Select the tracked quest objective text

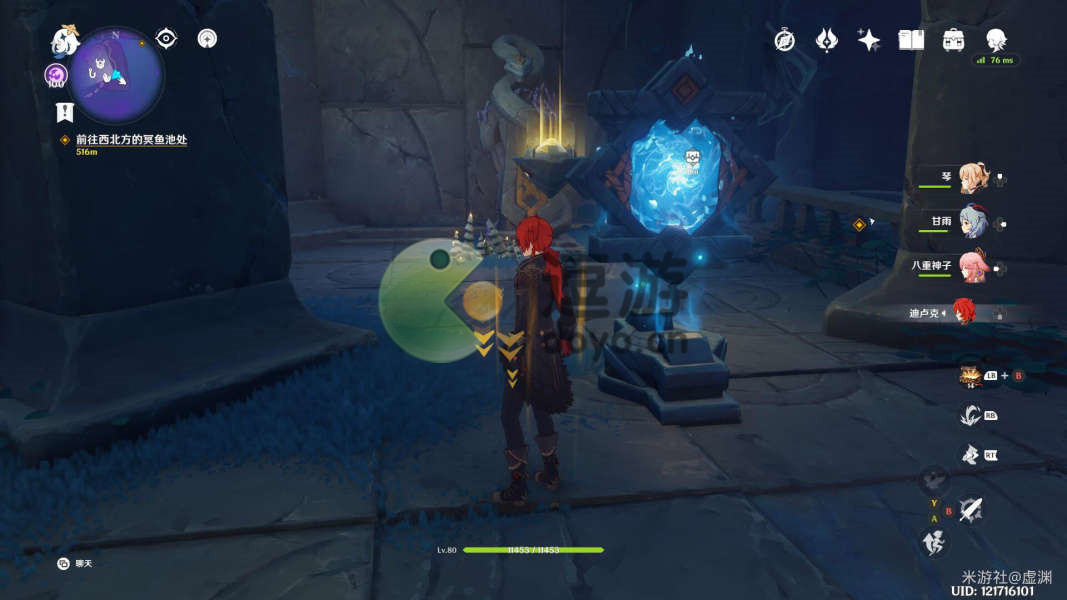click(x=131, y=140)
